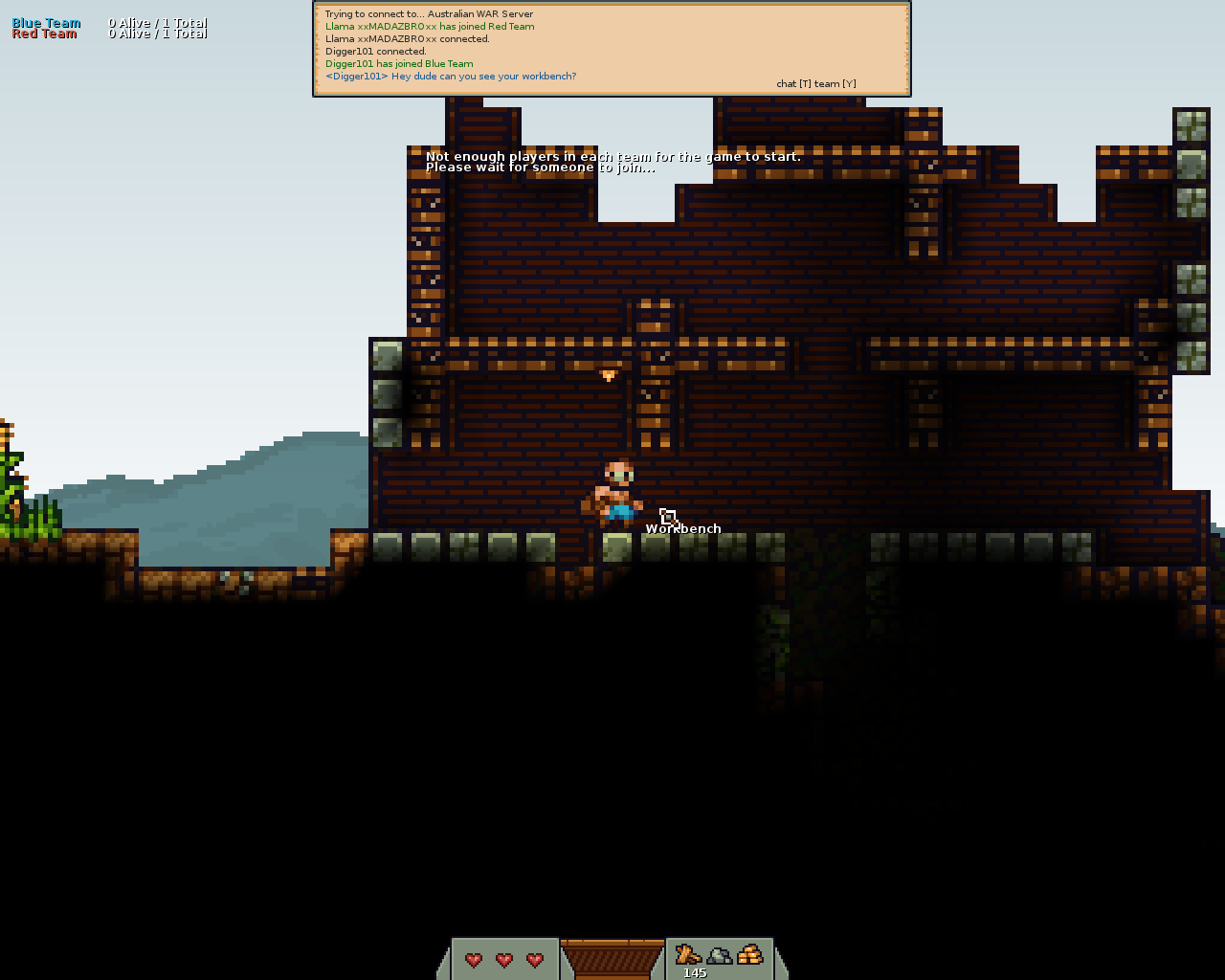Choose the gold bars resource icon

(750, 954)
